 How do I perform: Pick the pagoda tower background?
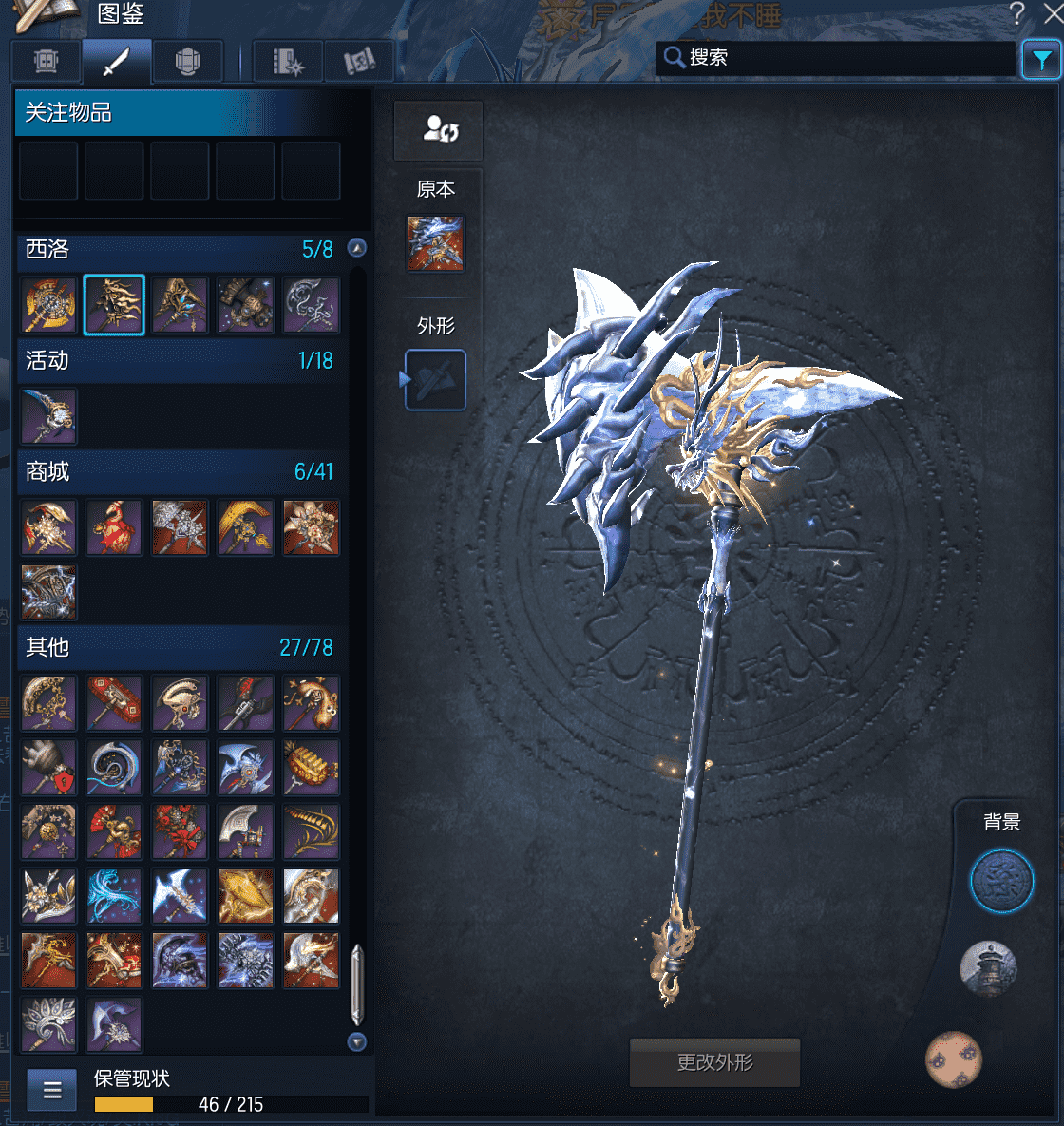(x=989, y=968)
